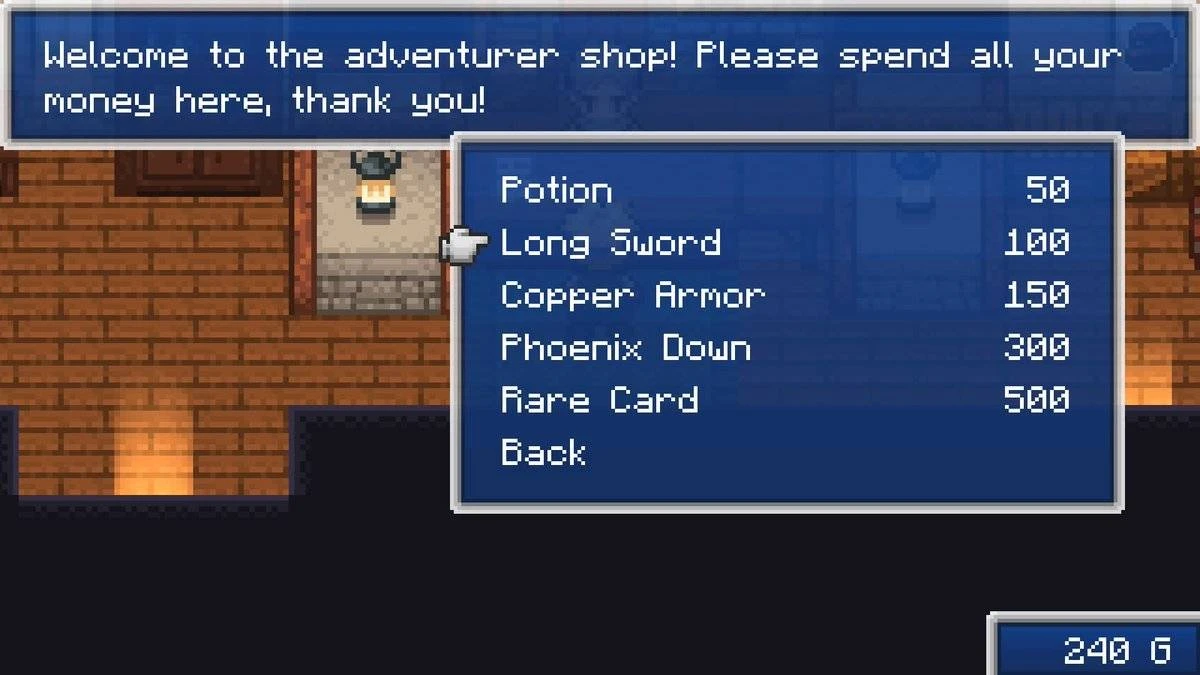Select the Long Sword shop entry

610,243
